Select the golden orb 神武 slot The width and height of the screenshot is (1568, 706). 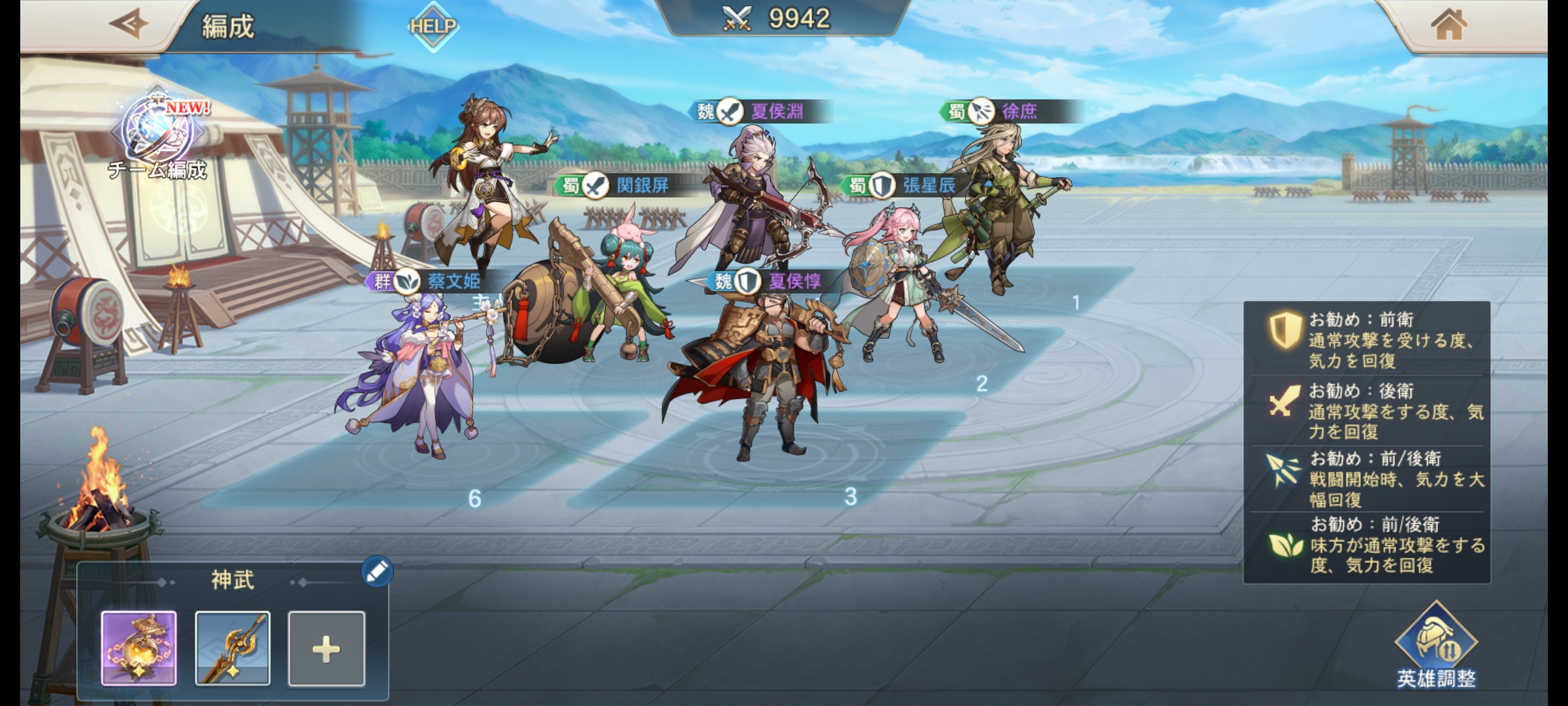click(x=139, y=648)
